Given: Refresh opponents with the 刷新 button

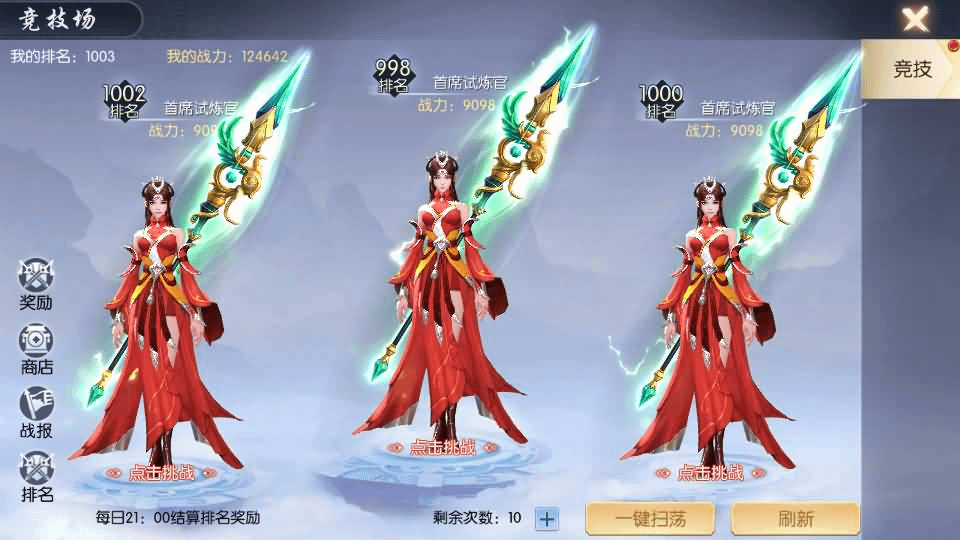Looking at the screenshot, I should pyautogui.click(x=795, y=518).
